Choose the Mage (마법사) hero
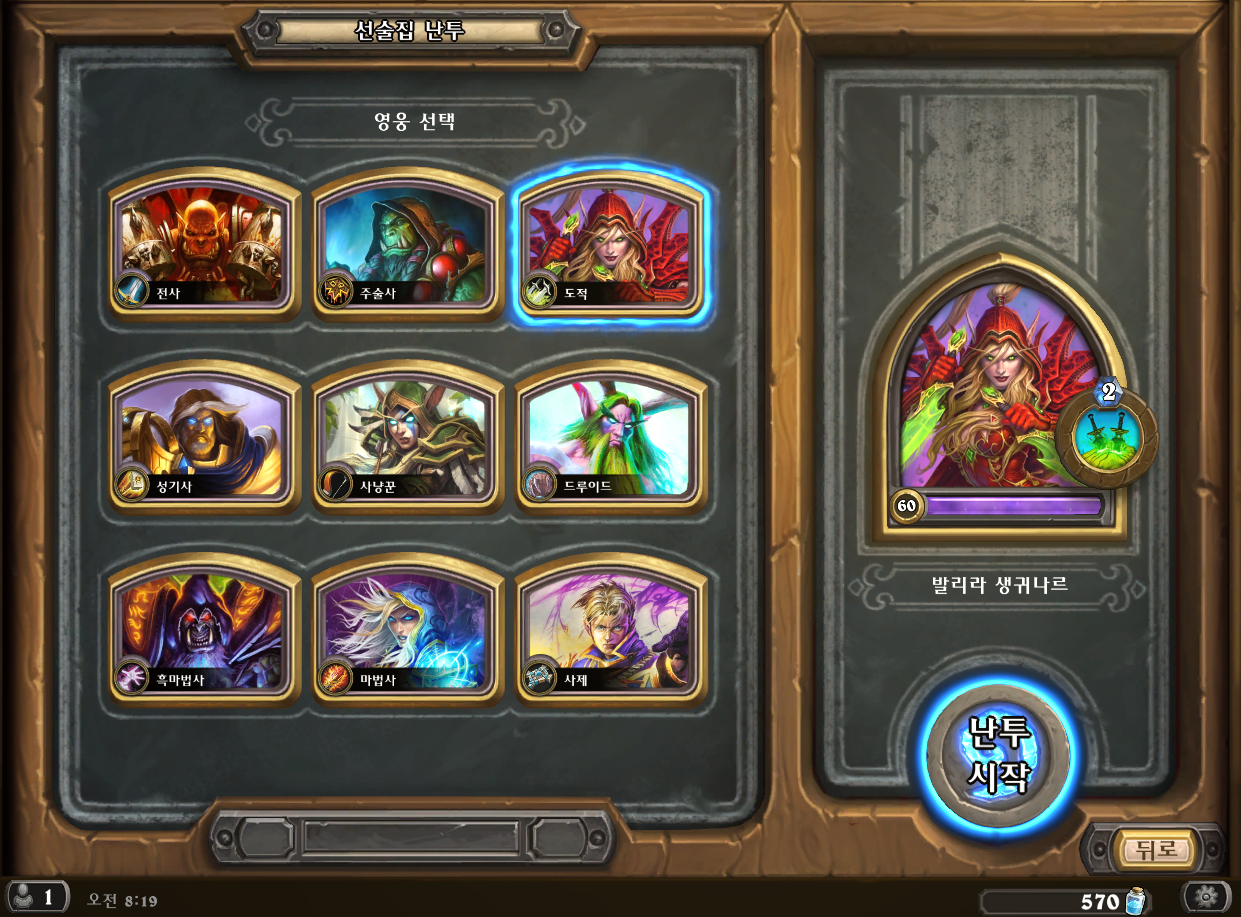The image size is (1241, 917). [407, 630]
